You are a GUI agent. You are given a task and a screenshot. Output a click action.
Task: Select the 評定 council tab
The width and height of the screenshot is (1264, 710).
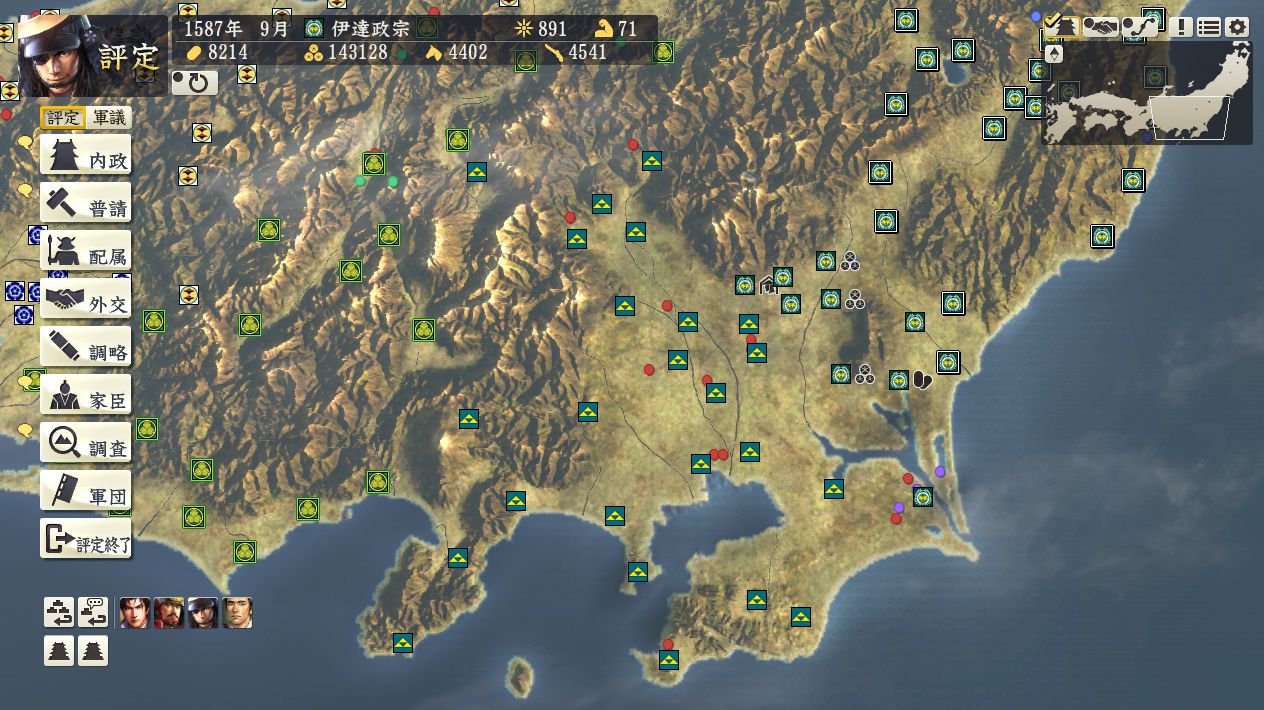coord(63,118)
